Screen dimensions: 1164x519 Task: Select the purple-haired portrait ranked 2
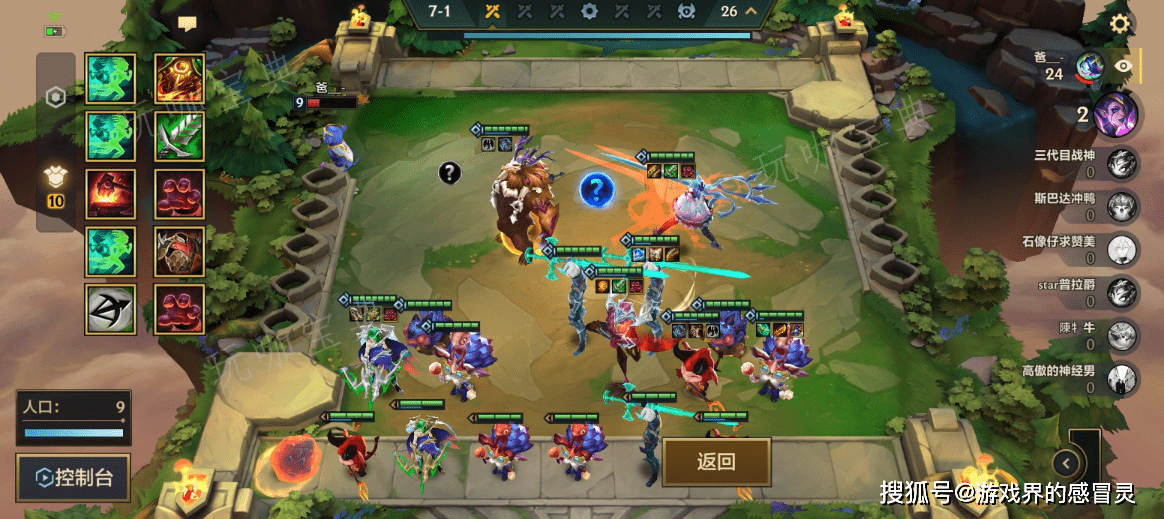pyautogui.click(x=1115, y=114)
